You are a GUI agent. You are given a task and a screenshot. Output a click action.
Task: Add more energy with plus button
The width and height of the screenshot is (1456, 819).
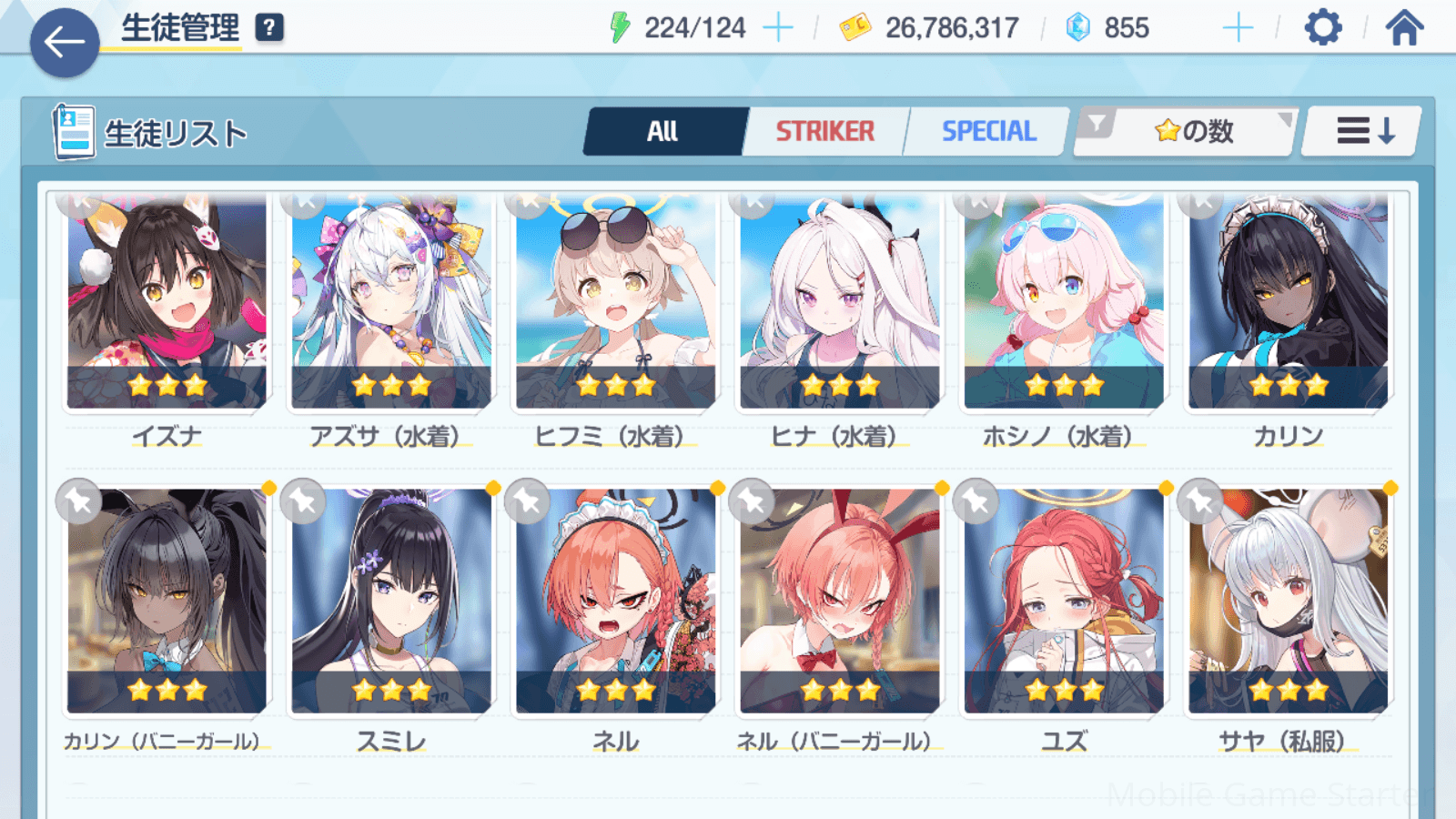tap(777, 28)
